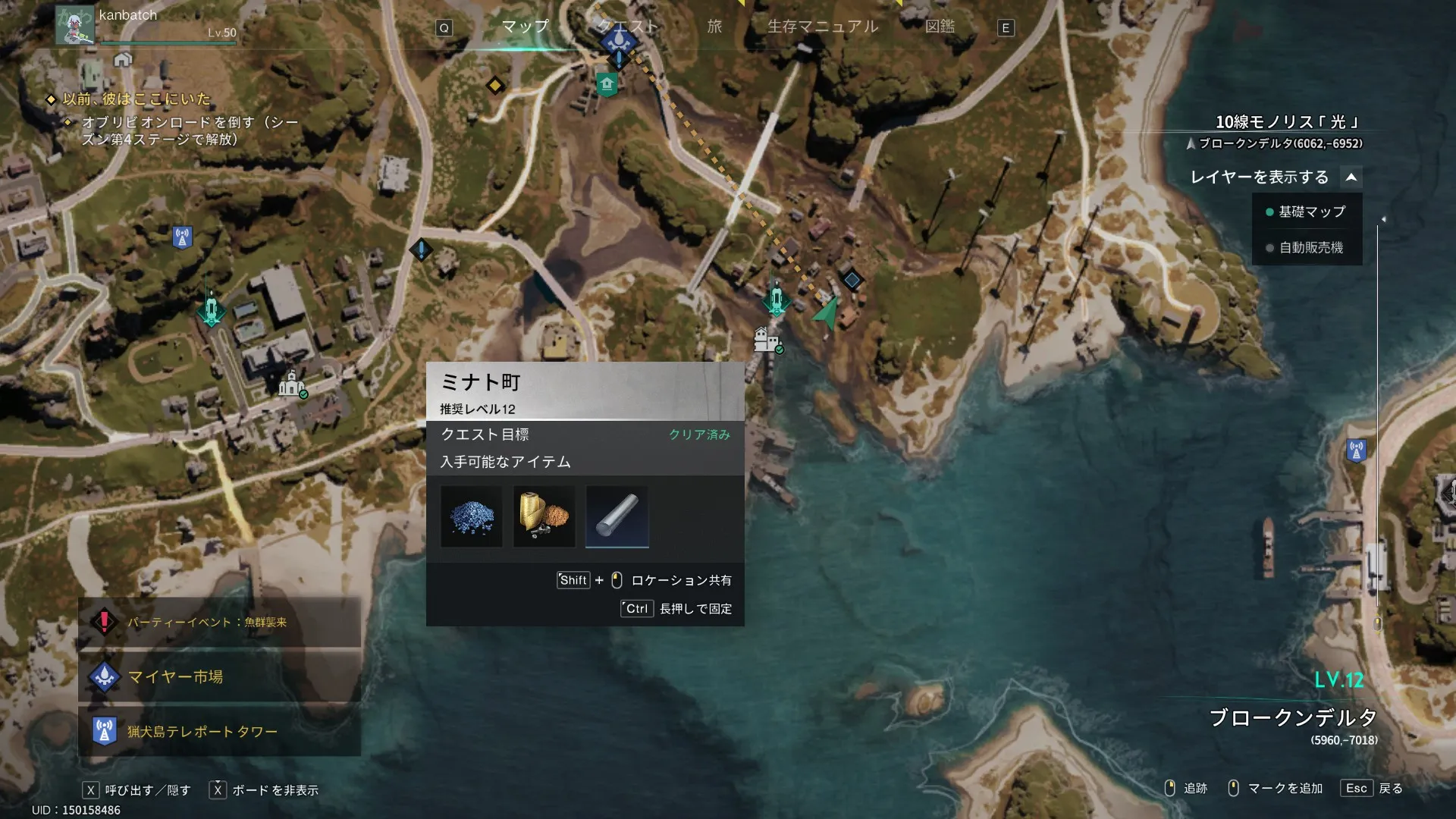
Task: Select the silver metal rod item
Action: [617, 516]
